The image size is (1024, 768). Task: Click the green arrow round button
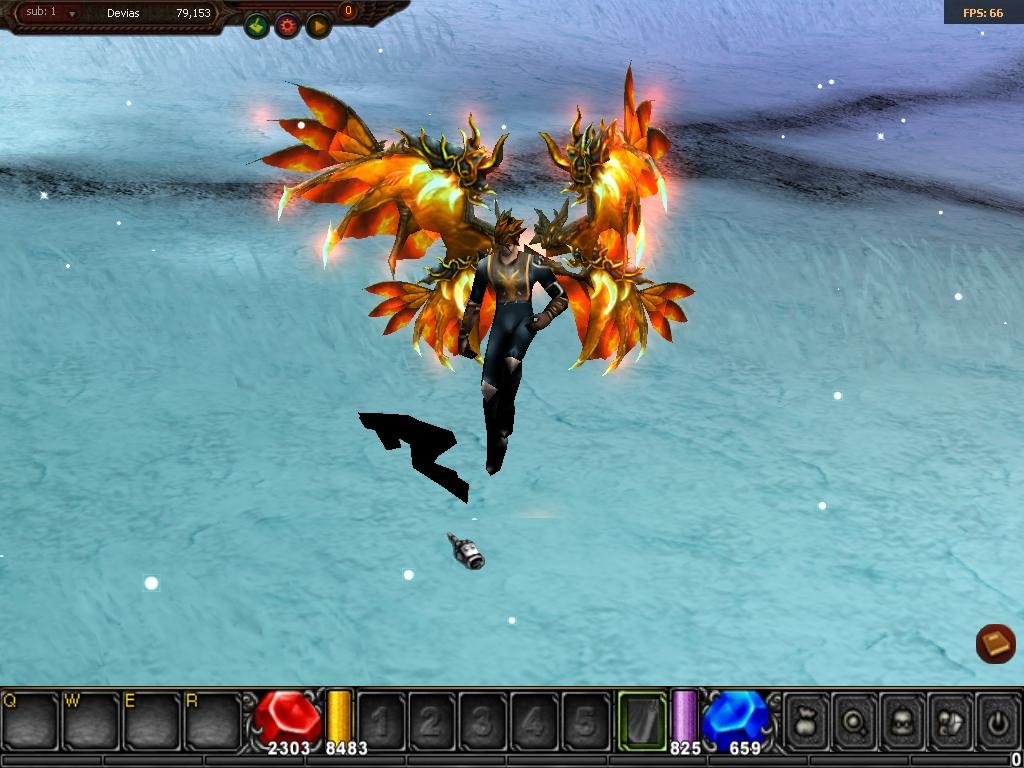pos(257,26)
